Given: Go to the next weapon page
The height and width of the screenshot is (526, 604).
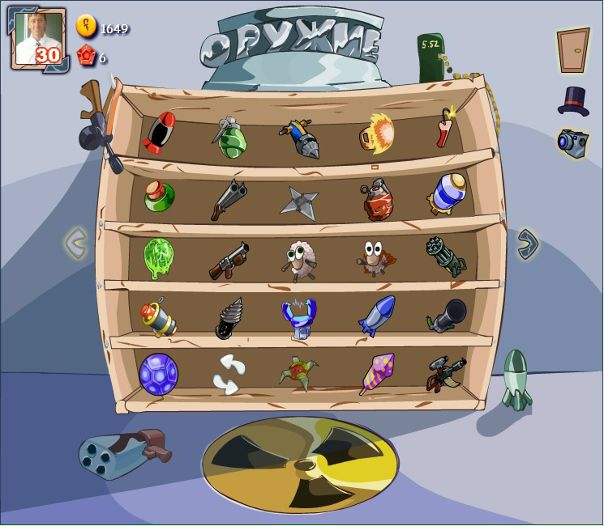Looking at the screenshot, I should coord(527,242).
